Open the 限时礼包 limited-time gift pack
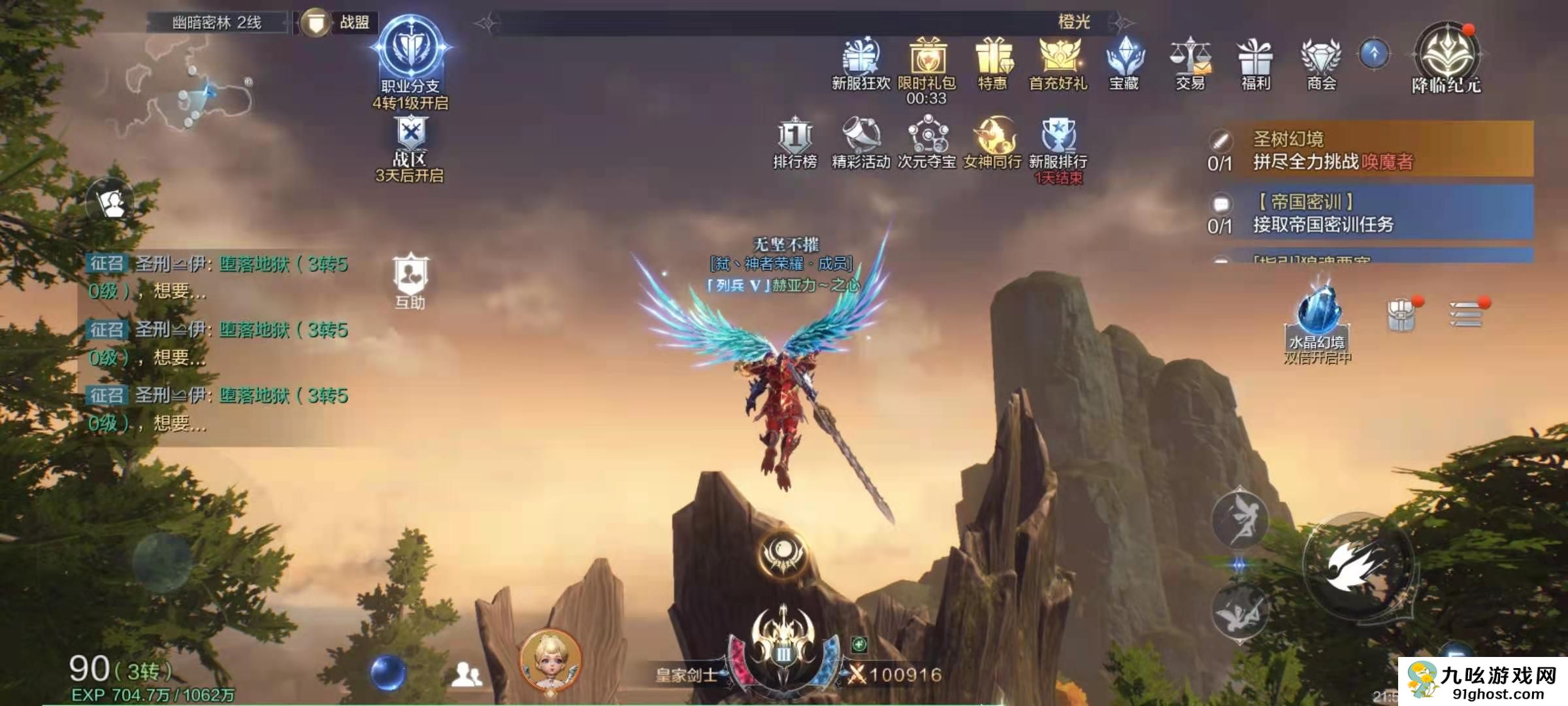Screen dimensions: 1568x706 pos(926,58)
